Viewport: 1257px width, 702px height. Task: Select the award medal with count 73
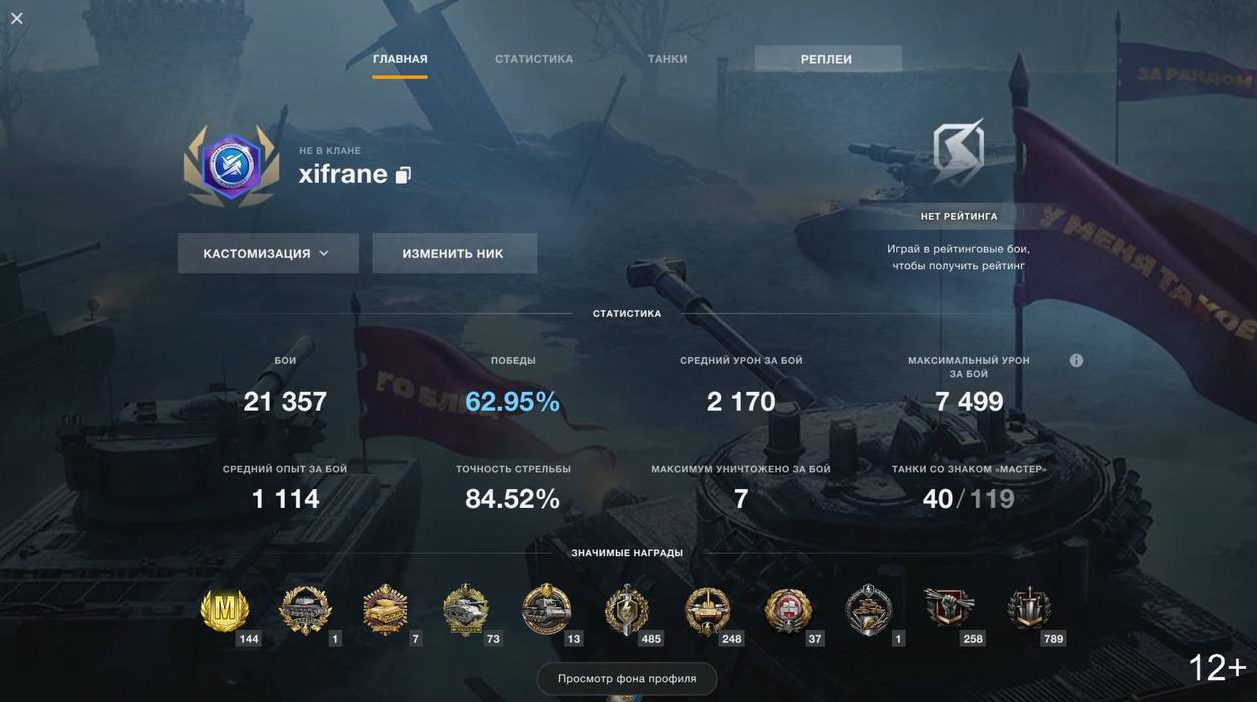click(x=466, y=609)
